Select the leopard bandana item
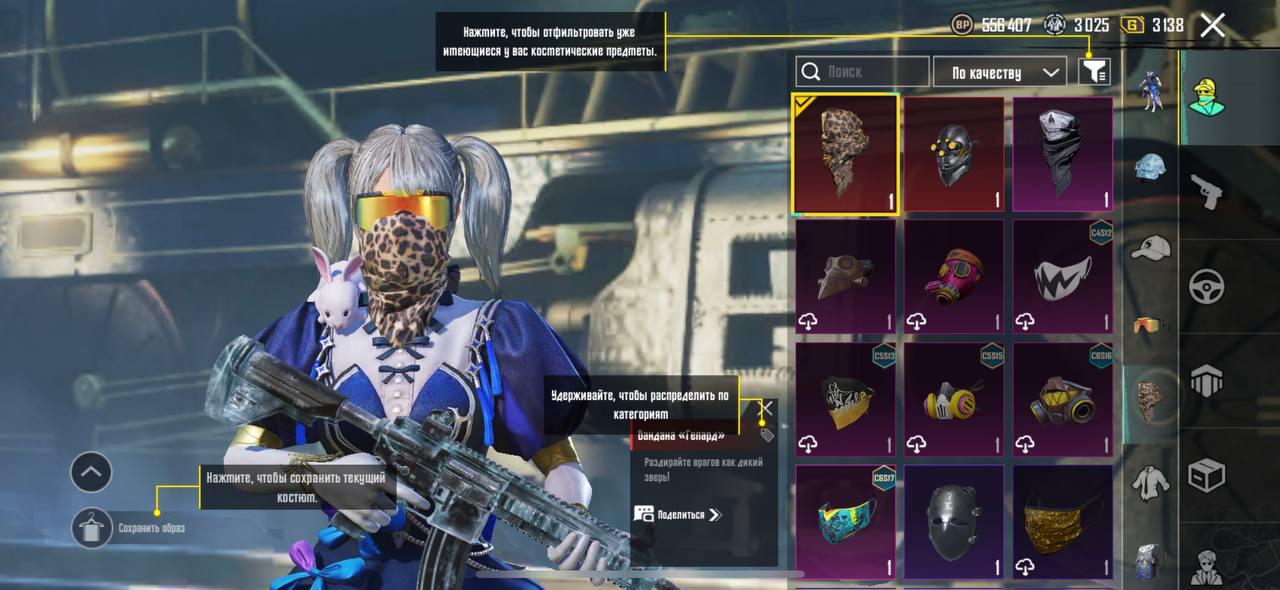The width and height of the screenshot is (1280, 590). [845, 155]
